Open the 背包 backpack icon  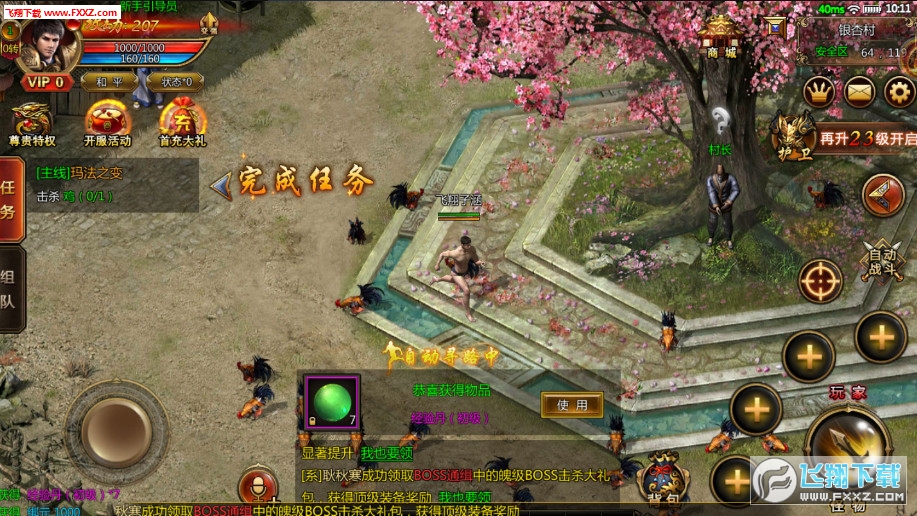pyautogui.click(x=662, y=480)
